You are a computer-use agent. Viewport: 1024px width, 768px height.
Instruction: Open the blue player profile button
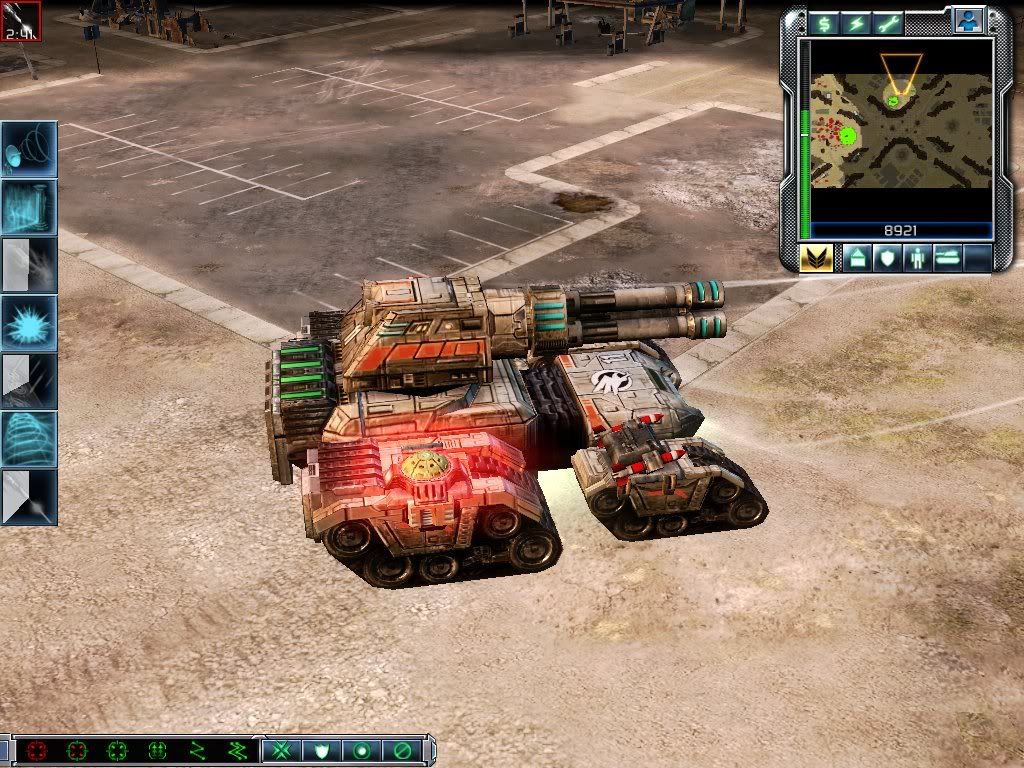click(967, 20)
